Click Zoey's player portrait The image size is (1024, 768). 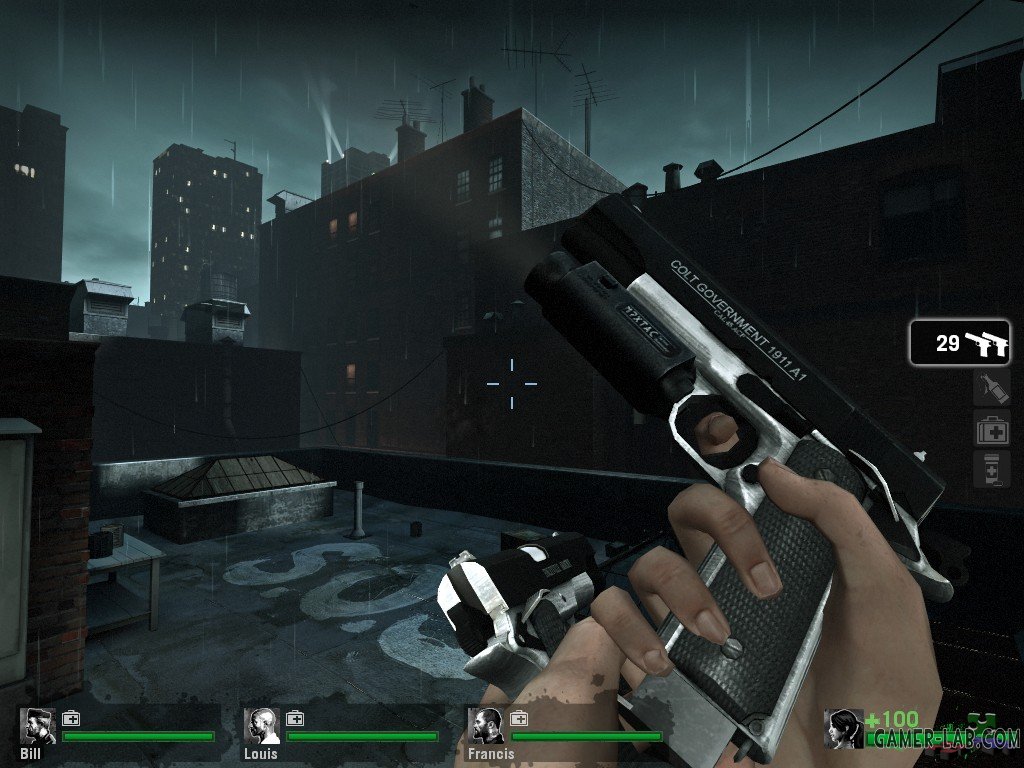(842, 728)
